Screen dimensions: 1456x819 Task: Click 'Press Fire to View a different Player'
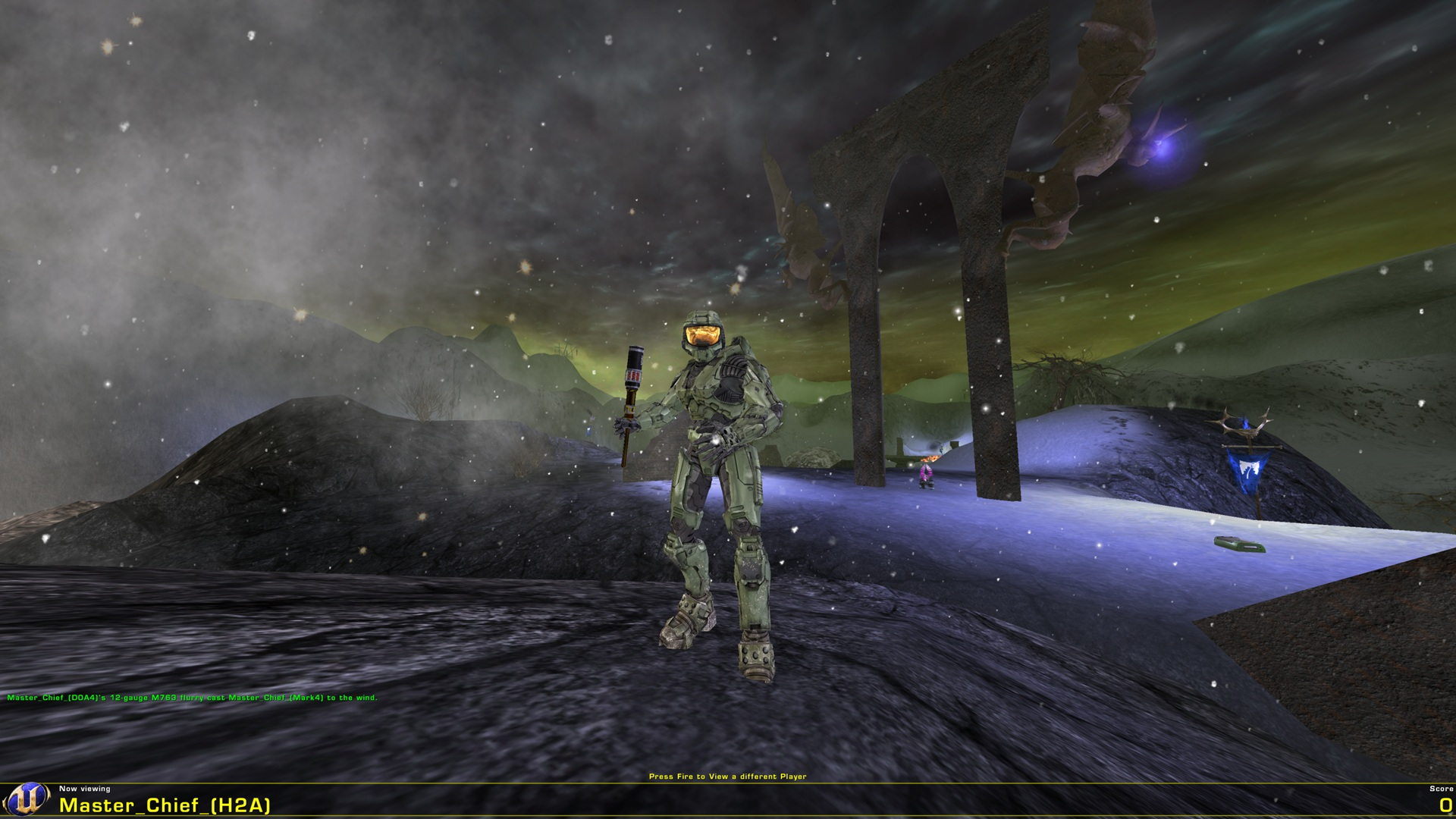[729, 777]
